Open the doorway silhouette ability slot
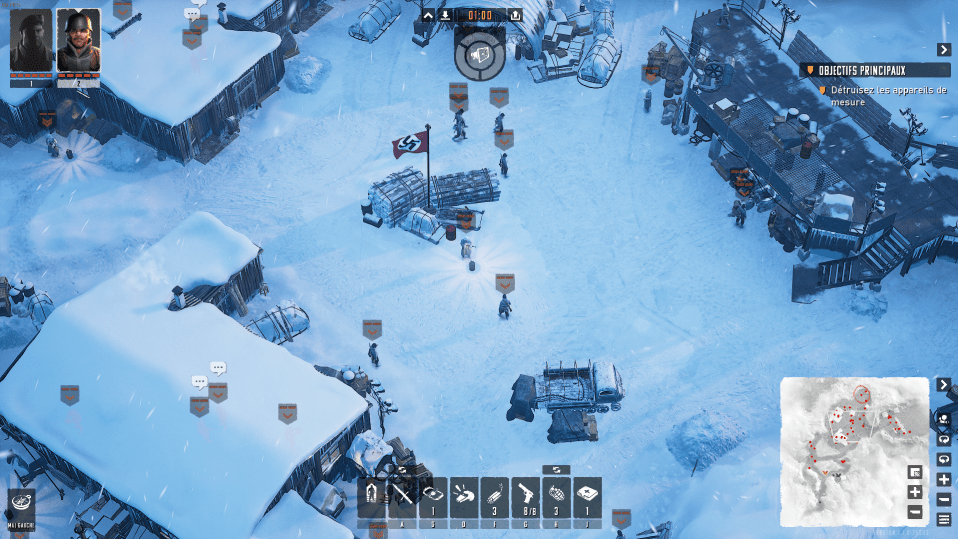The image size is (958, 539). coord(371,496)
